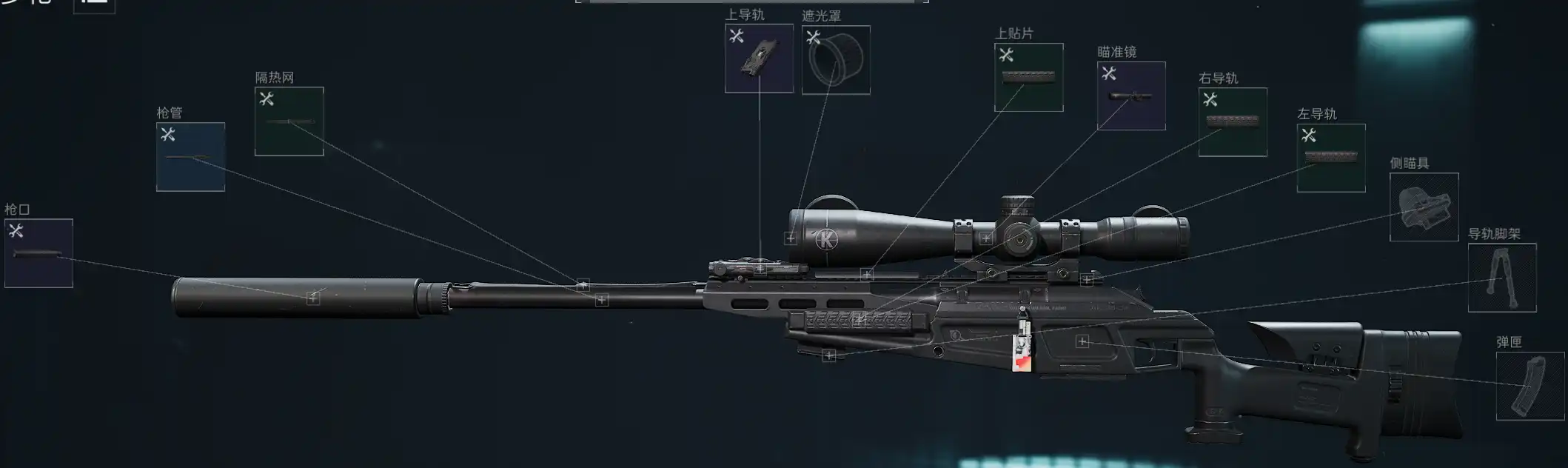This screenshot has width=1568, height=468.
Task: Click the 上贴片 top panel slot
Action: pyautogui.click(x=1028, y=78)
